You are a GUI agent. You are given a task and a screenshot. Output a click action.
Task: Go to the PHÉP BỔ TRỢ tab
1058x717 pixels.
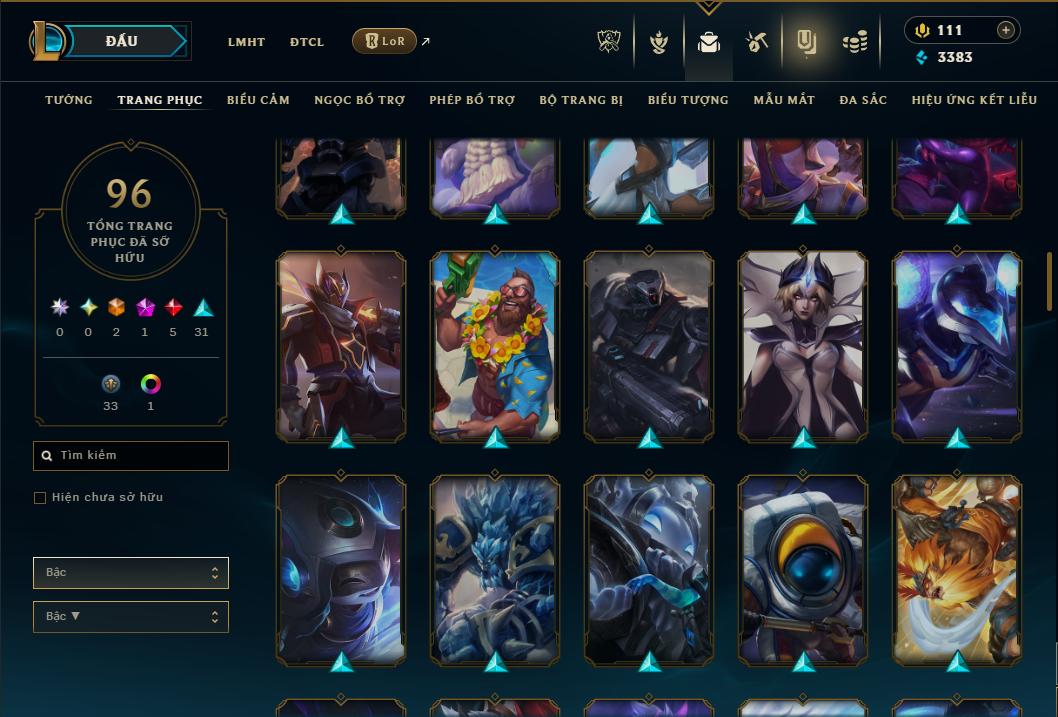coord(472,100)
